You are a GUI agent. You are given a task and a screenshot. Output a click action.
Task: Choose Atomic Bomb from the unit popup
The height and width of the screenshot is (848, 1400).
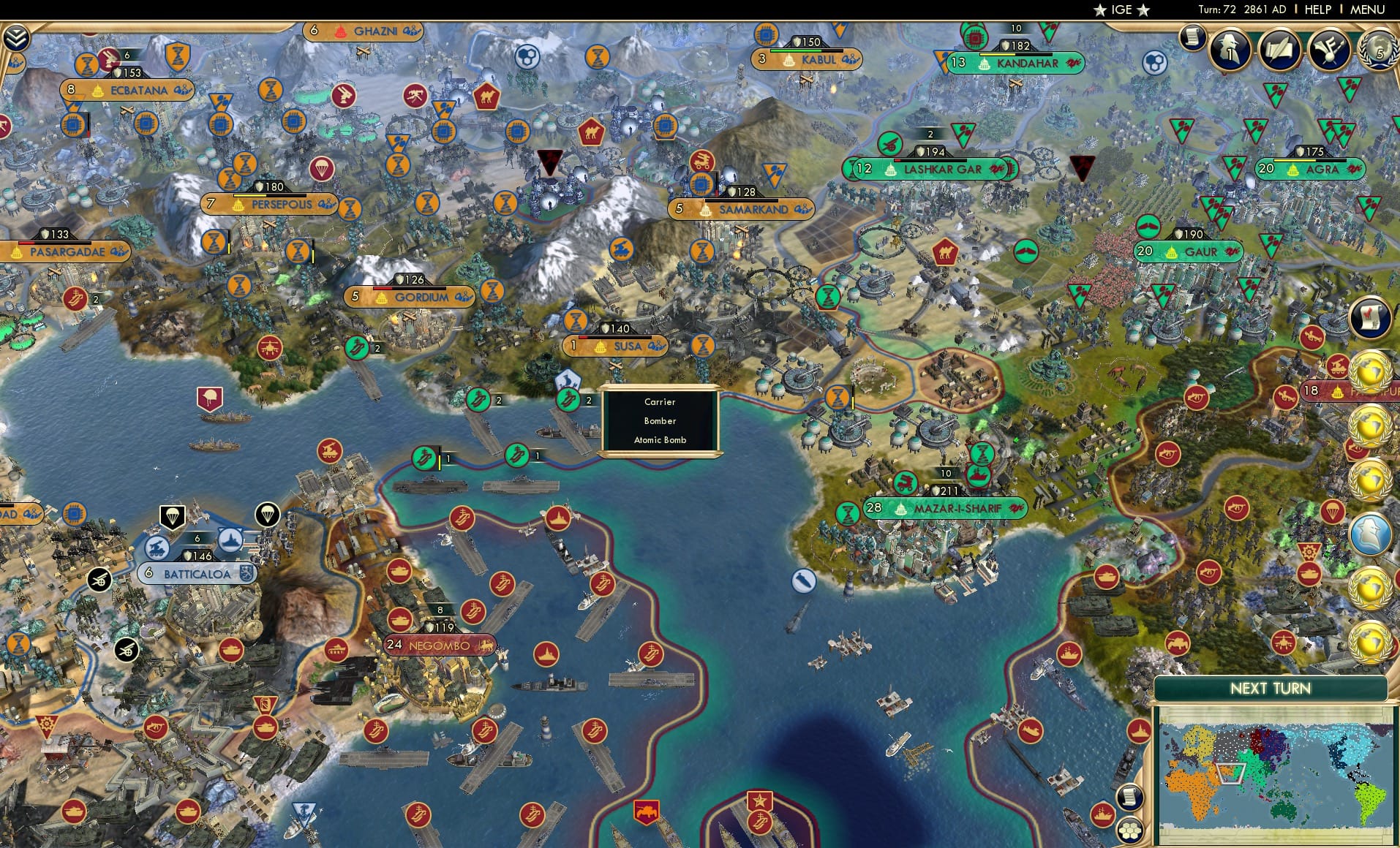coord(659,439)
